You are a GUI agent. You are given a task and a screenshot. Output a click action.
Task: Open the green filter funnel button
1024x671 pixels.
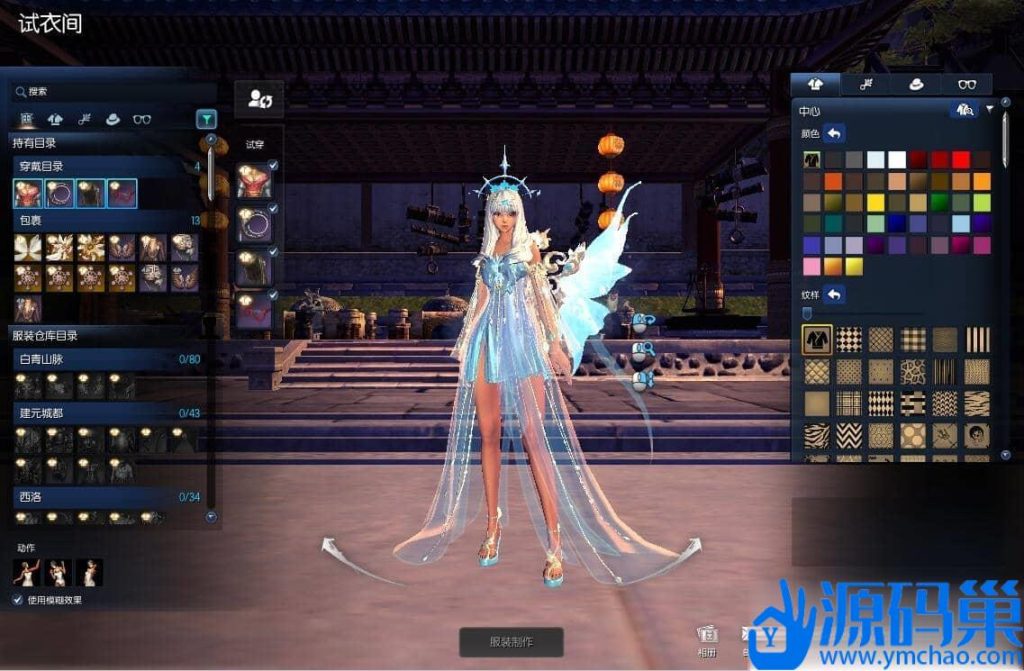pos(206,119)
